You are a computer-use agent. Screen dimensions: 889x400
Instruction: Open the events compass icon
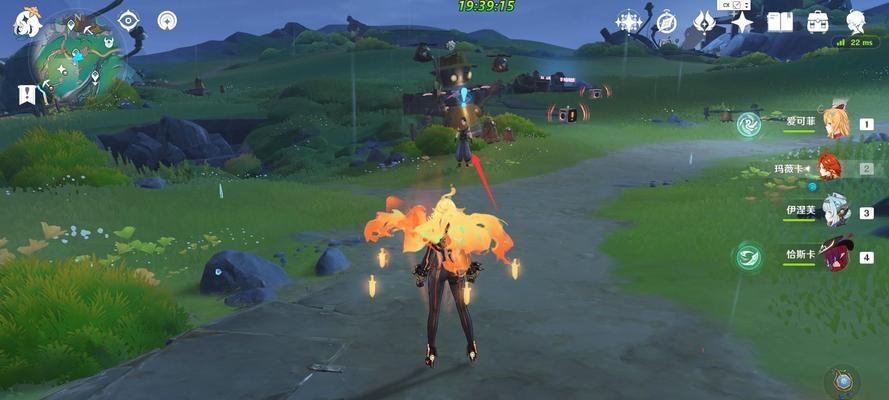667,22
